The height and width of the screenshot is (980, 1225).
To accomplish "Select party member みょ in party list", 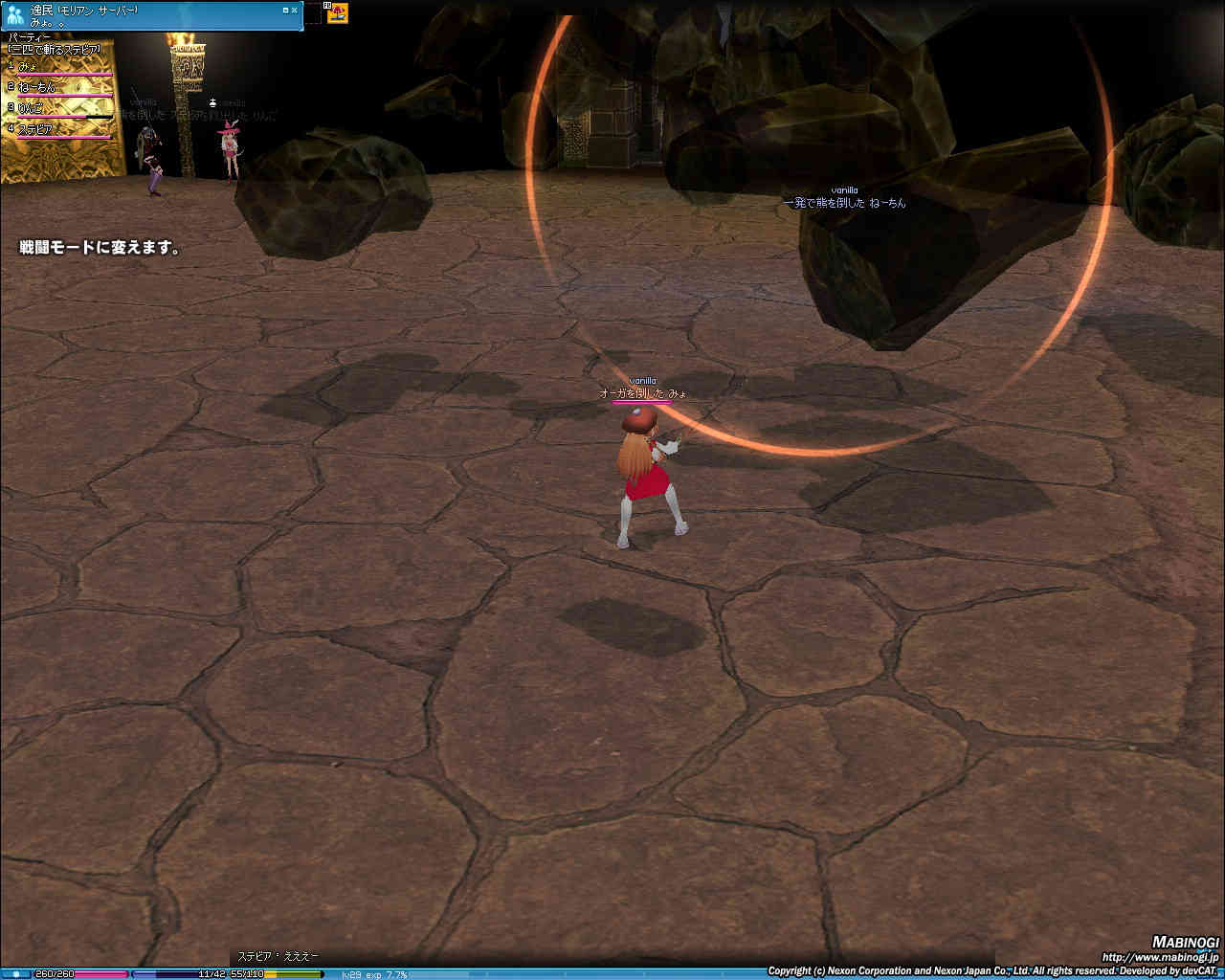I will [x=29, y=66].
